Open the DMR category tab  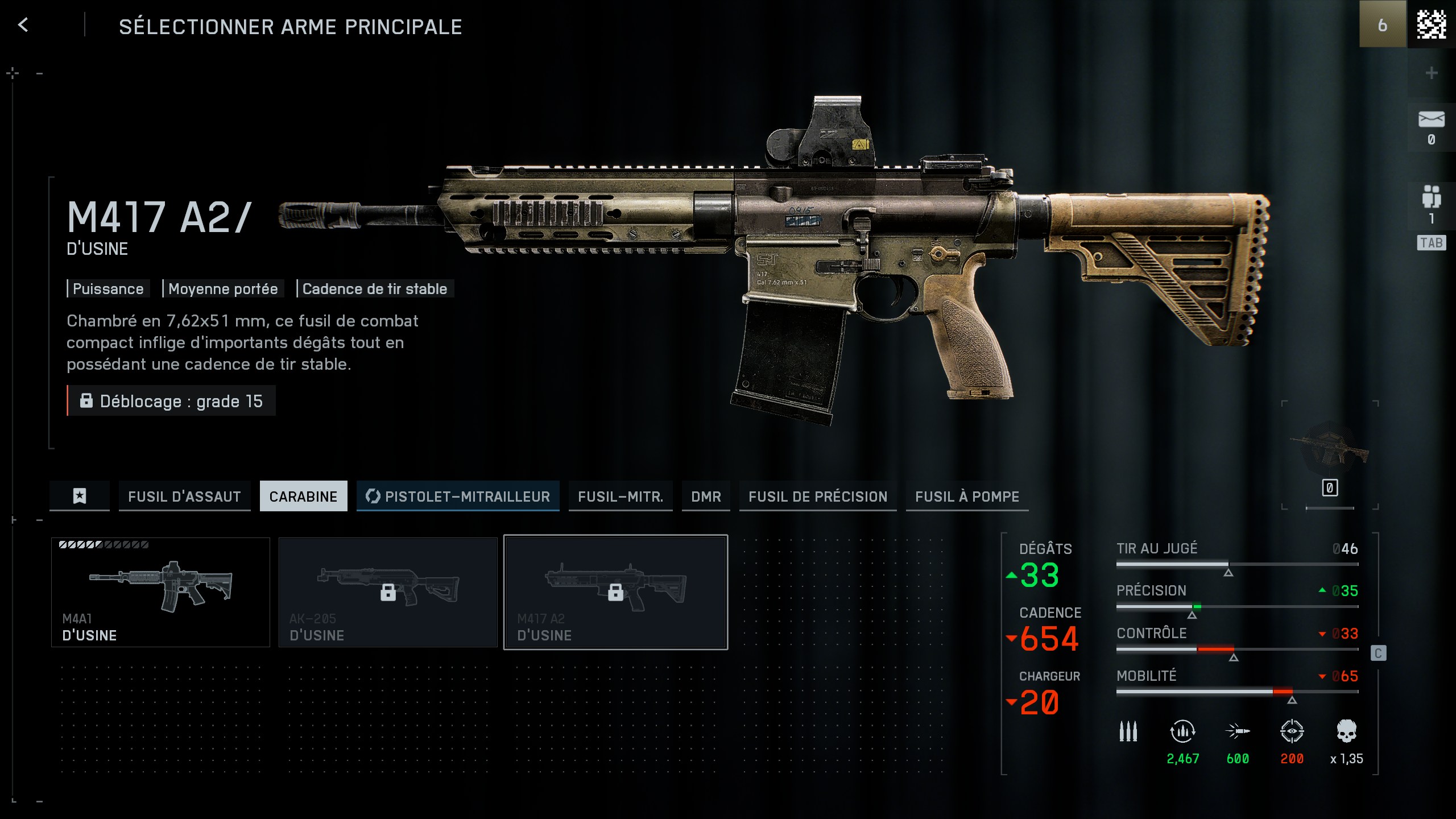[706, 496]
